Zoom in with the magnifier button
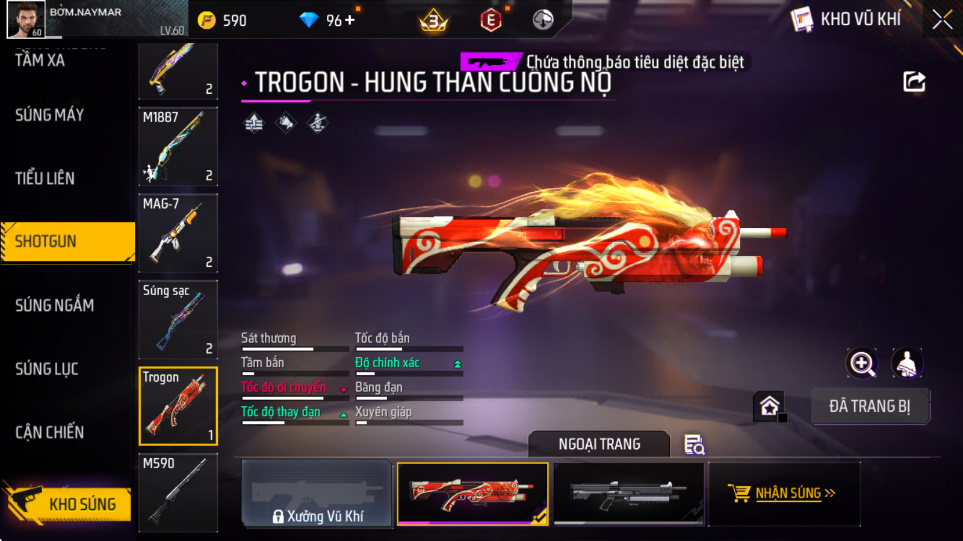Viewport: 963px width, 541px height. coord(862,363)
